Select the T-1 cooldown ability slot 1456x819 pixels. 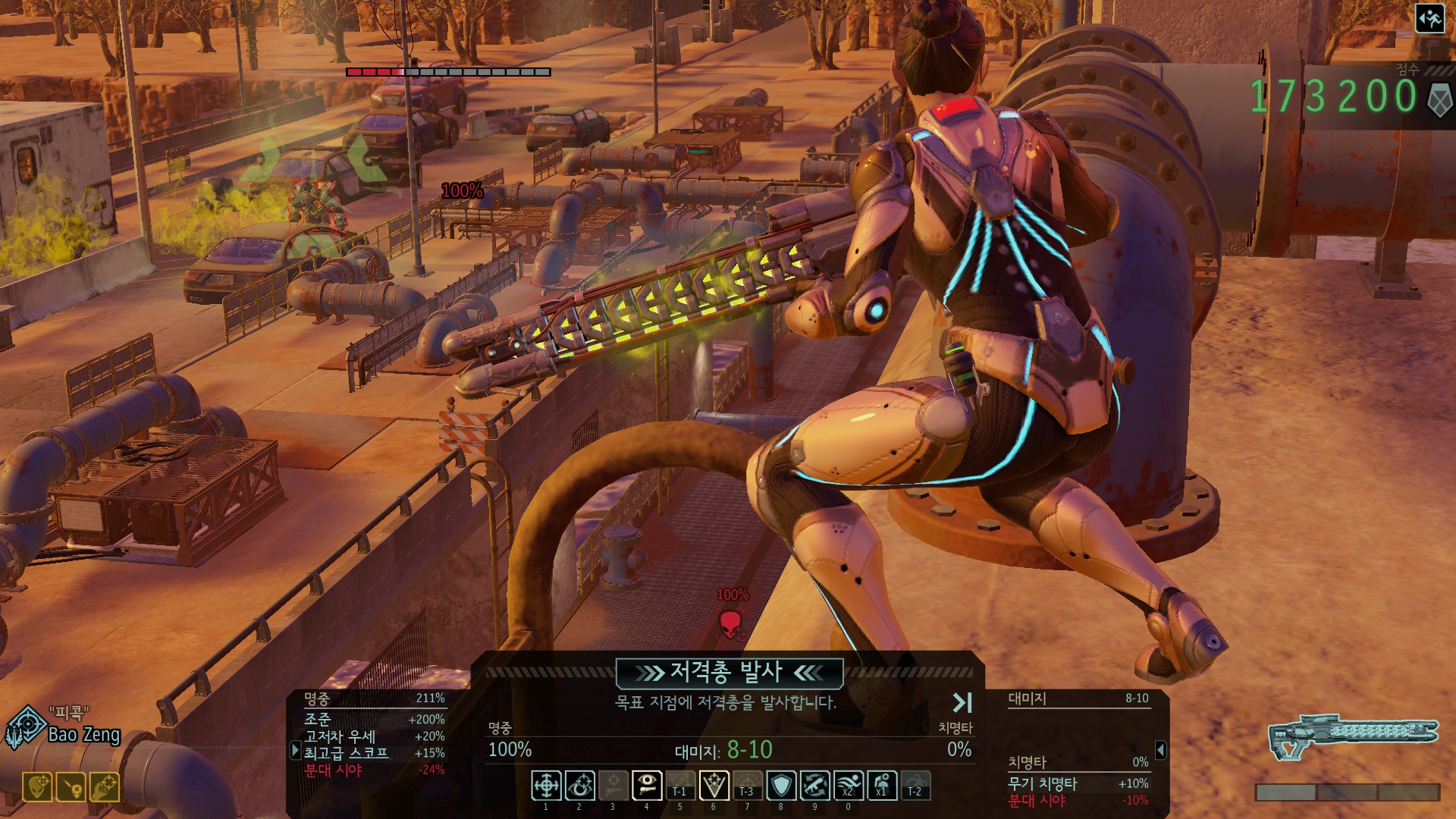tap(679, 786)
